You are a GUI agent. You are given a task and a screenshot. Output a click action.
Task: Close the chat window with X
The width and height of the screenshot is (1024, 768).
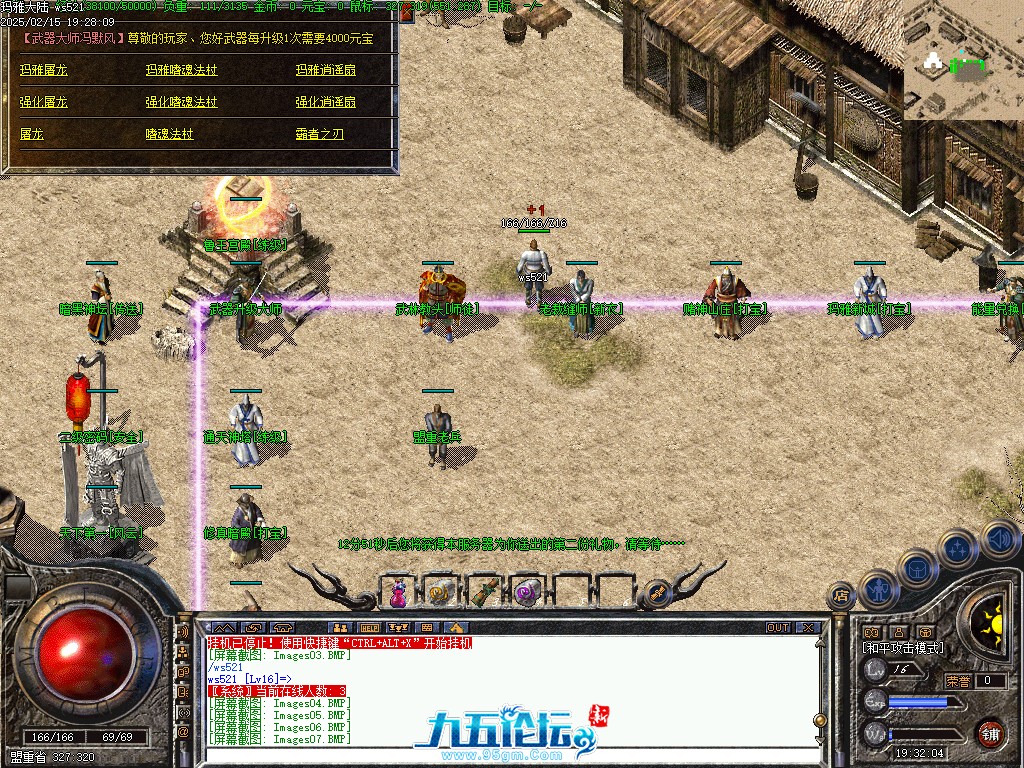tap(808, 628)
